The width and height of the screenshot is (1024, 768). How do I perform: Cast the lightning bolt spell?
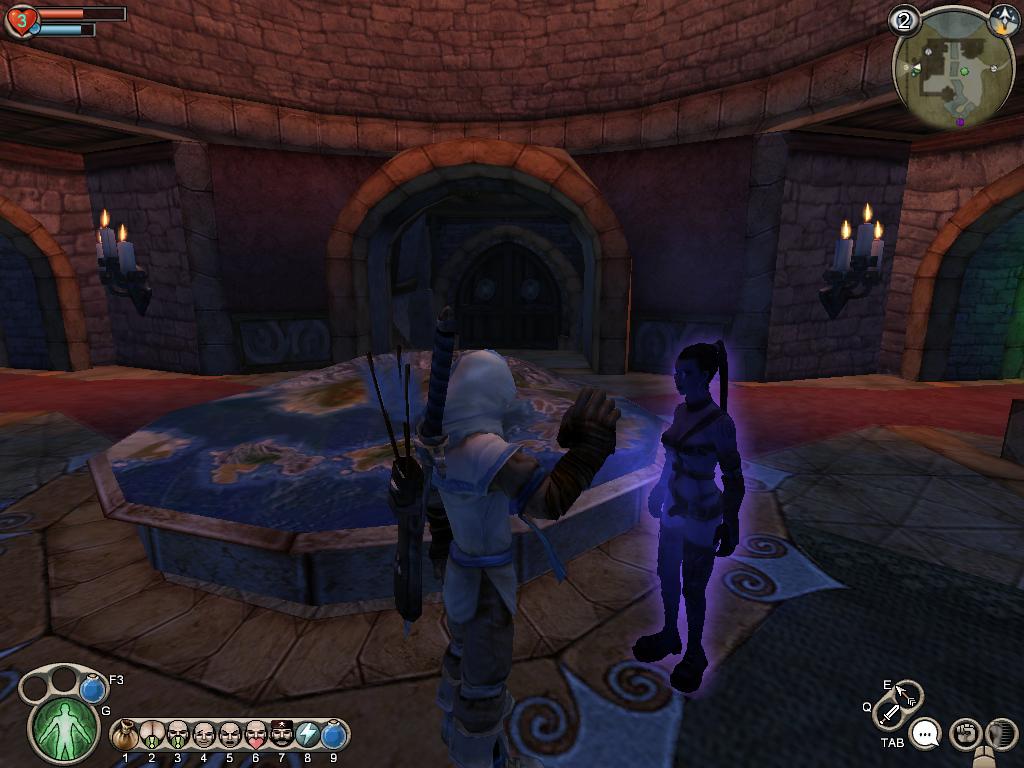pyautogui.click(x=308, y=736)
